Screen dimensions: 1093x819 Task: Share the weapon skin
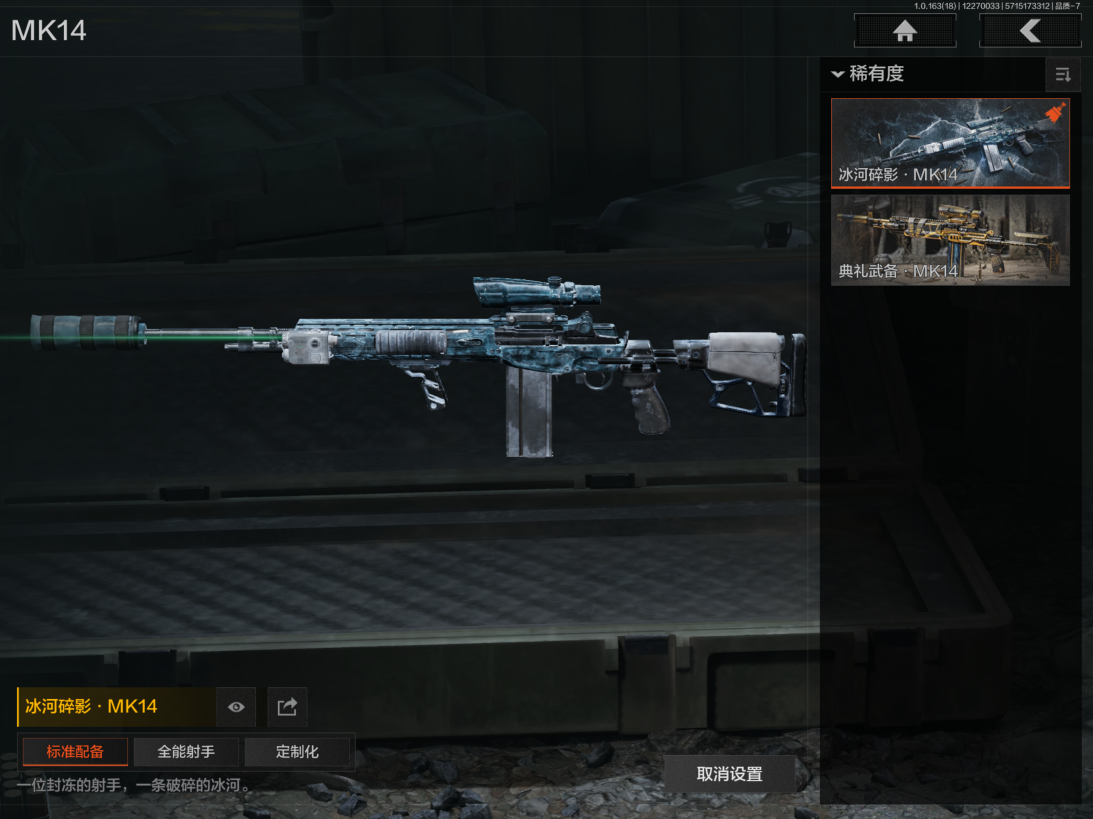pyautogui.click(x=287, y=707)
